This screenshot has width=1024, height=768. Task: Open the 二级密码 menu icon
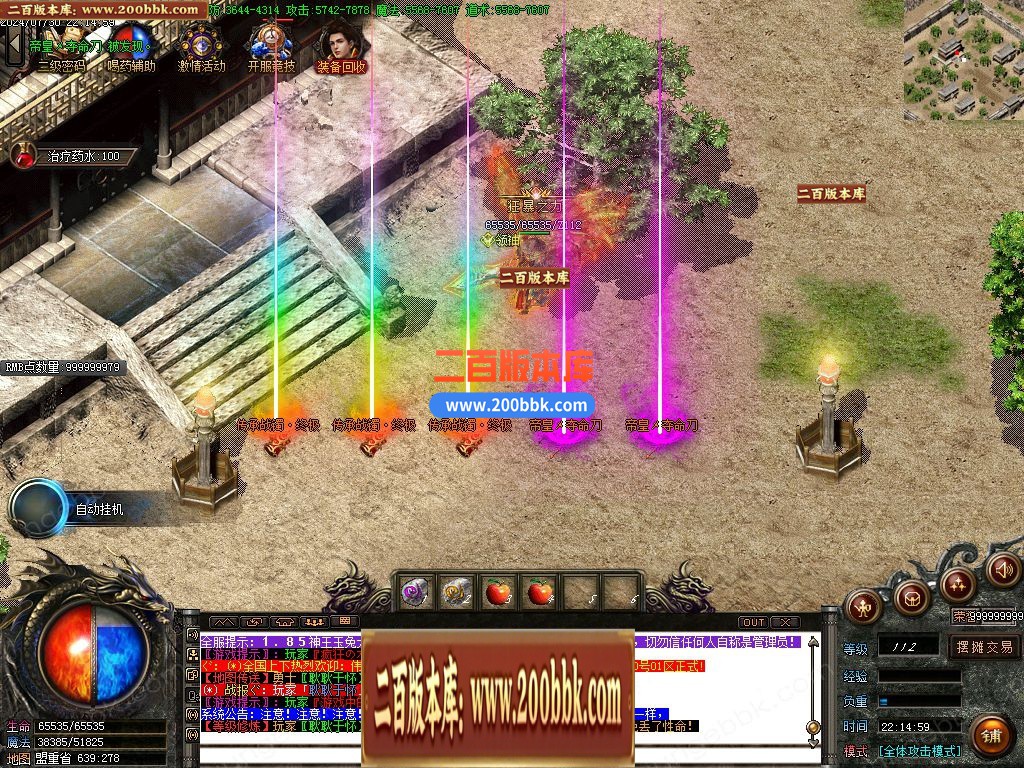60,47
